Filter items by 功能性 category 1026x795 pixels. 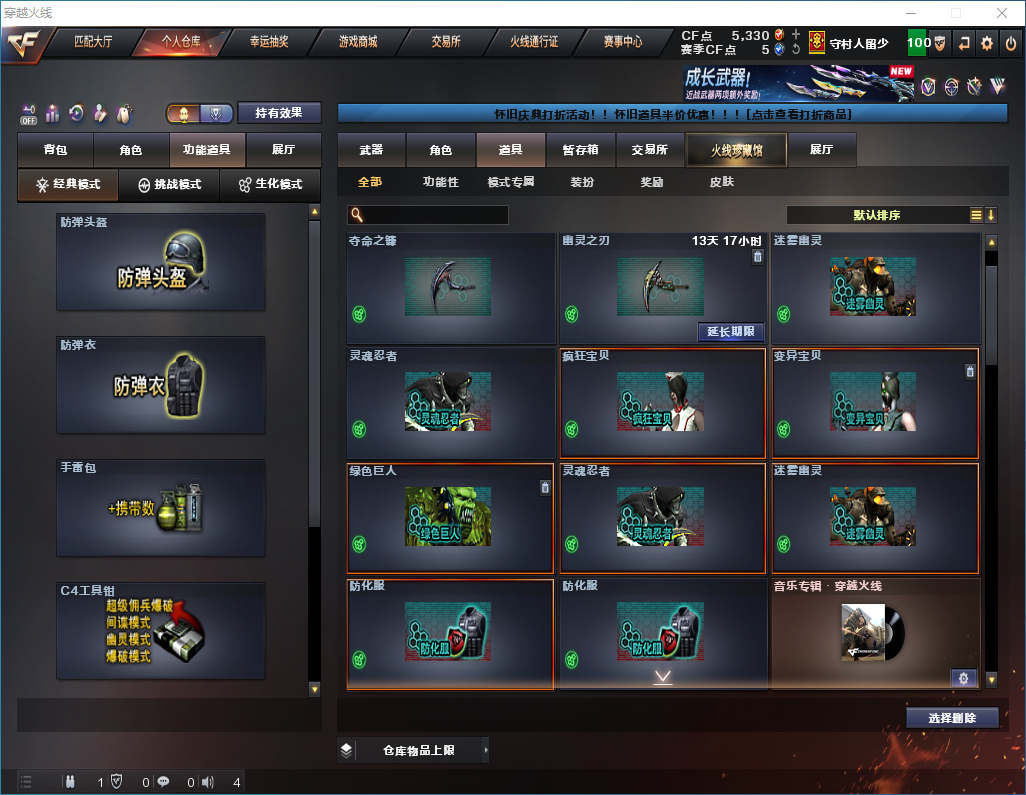[440, 182]
